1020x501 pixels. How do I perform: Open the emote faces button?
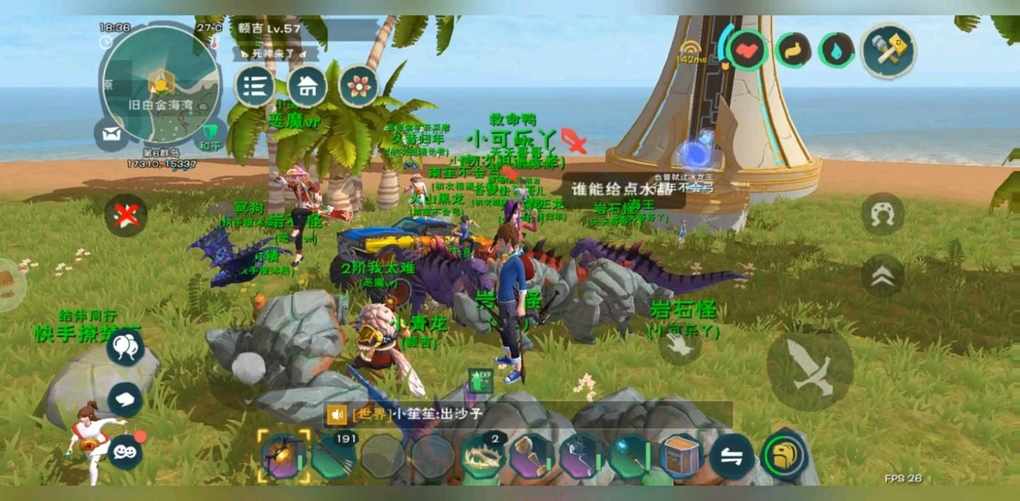click(125, 451)
